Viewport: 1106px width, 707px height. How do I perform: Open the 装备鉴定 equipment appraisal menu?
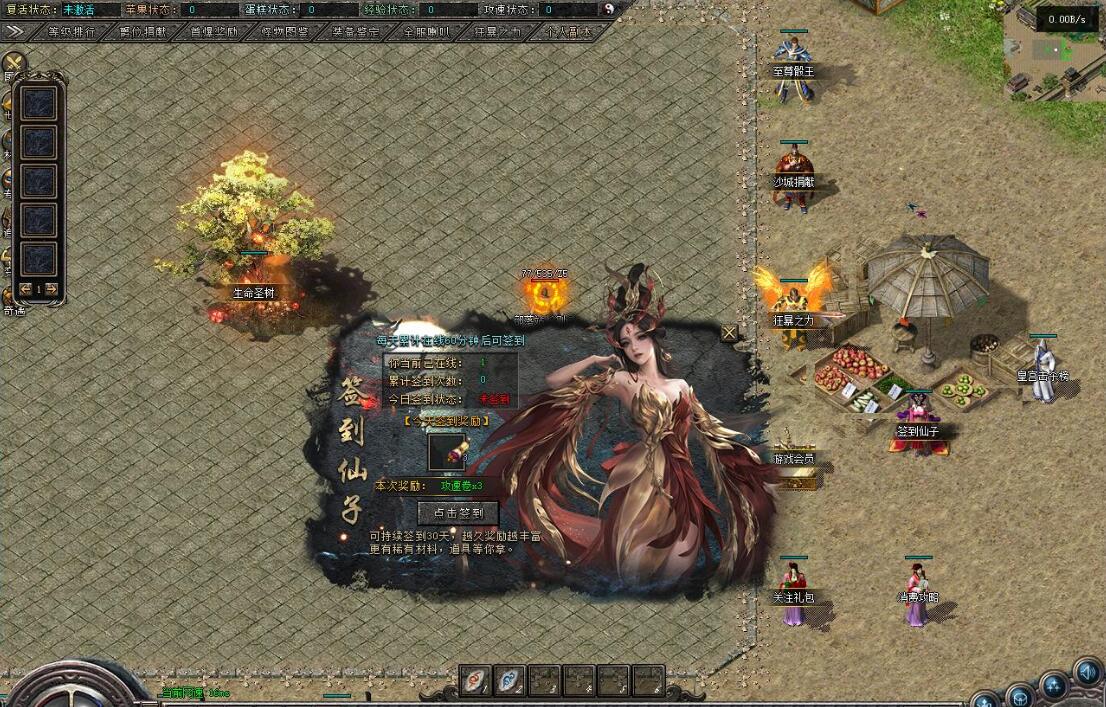(x=355, y=31)
